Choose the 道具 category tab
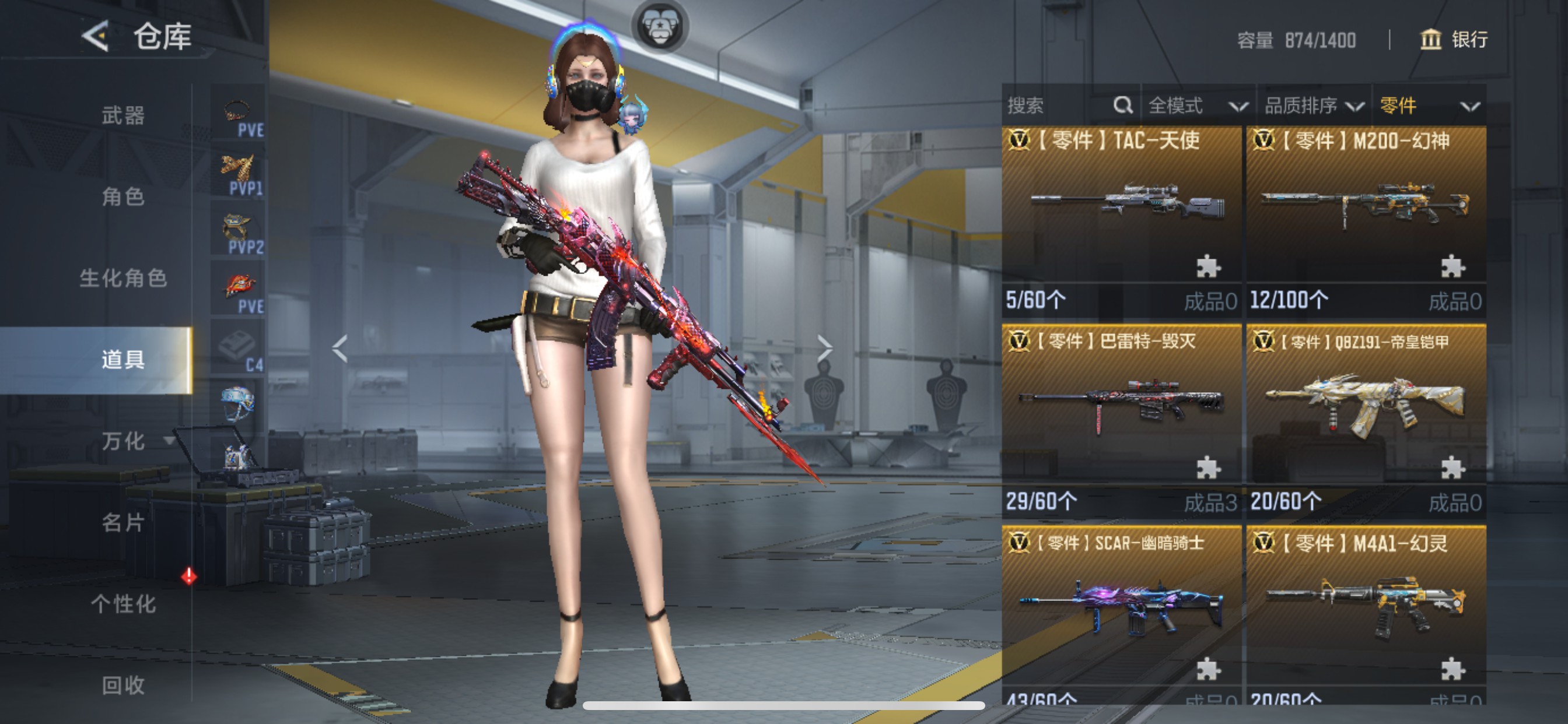The height and width of the screenshot is (724, 1568). click(123, 360)
